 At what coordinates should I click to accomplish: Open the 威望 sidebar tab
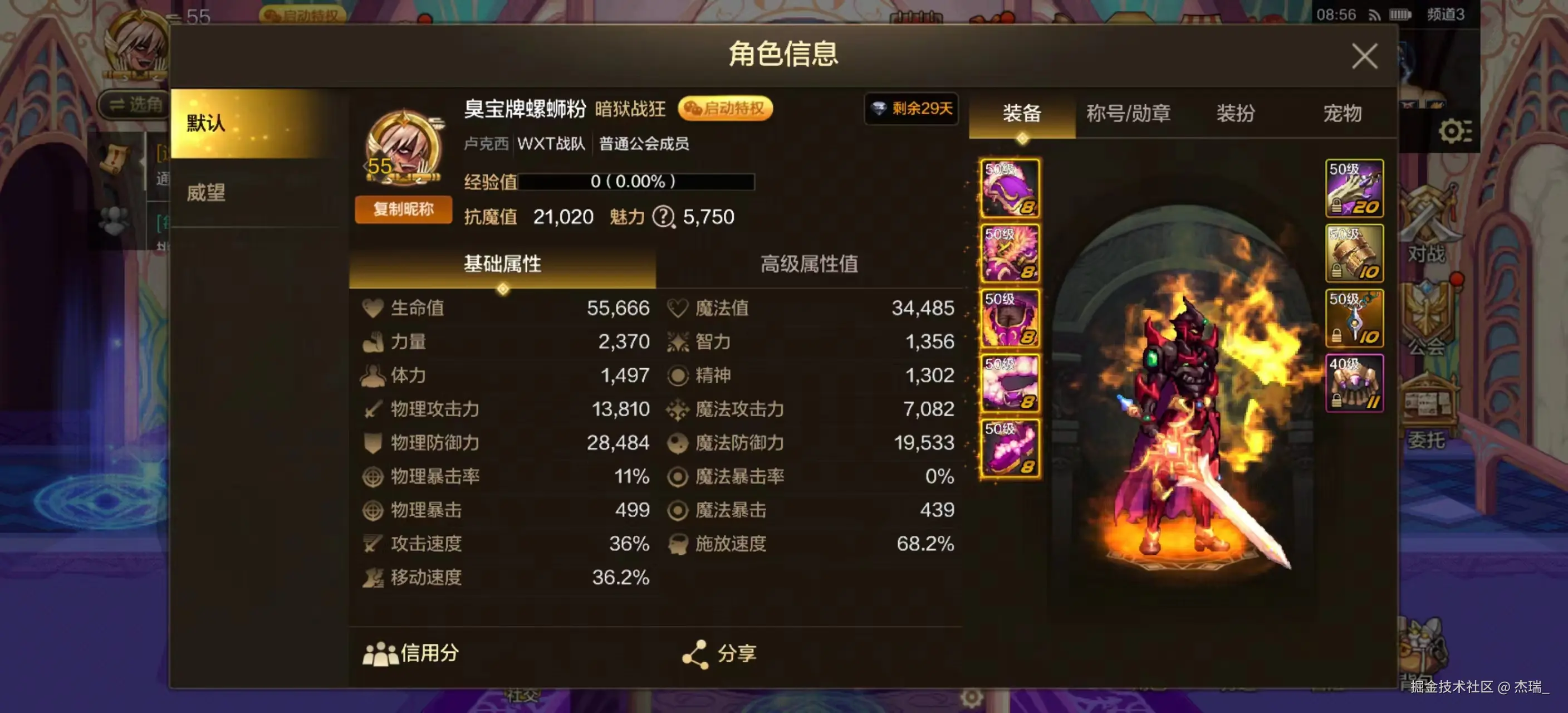pos(205,193)
